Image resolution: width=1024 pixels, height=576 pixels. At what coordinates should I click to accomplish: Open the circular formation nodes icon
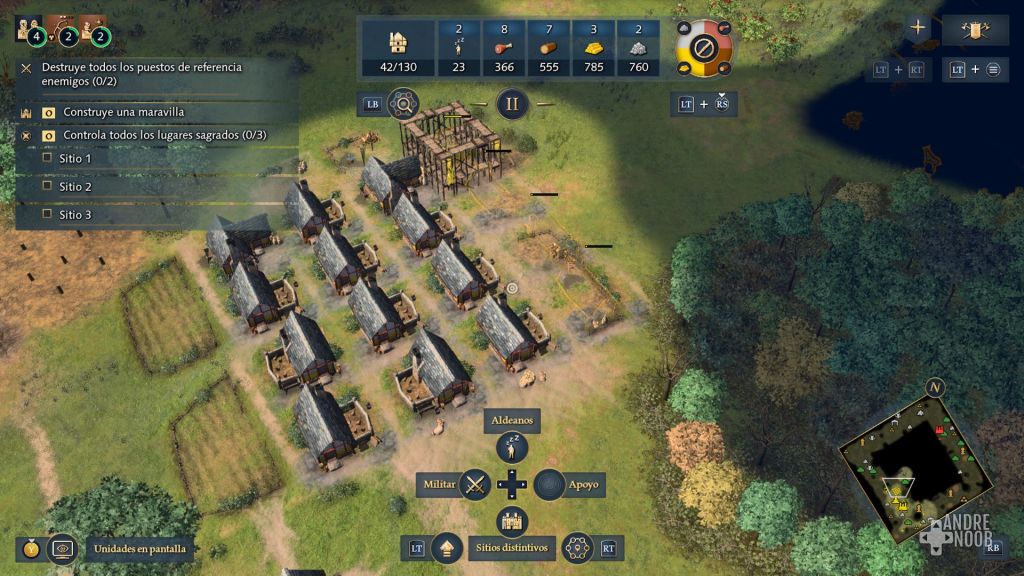[x=578, y=547]
